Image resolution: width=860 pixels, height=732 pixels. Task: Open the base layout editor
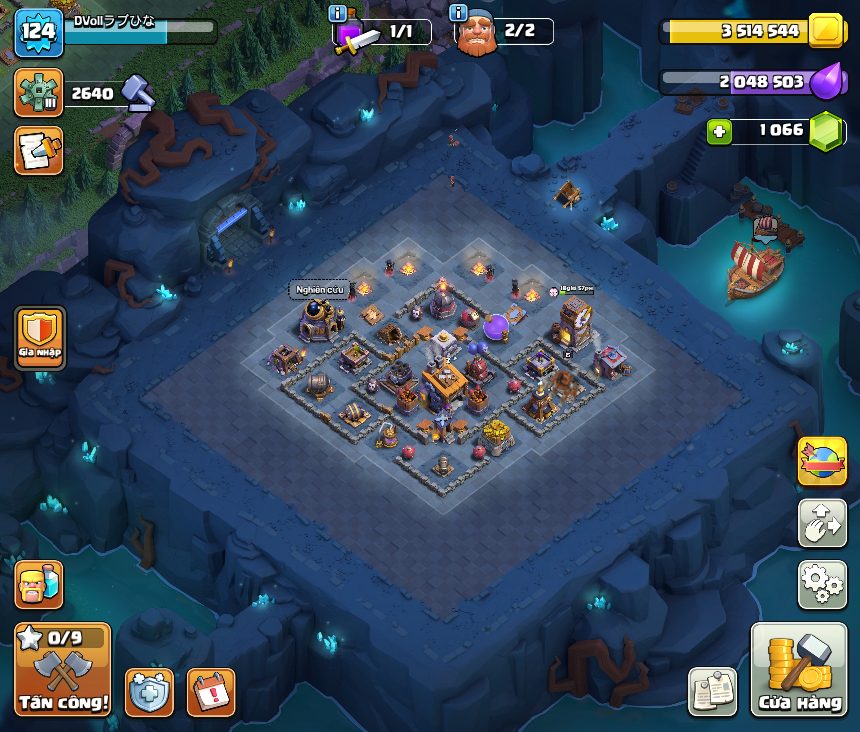[x=821, y=523]
